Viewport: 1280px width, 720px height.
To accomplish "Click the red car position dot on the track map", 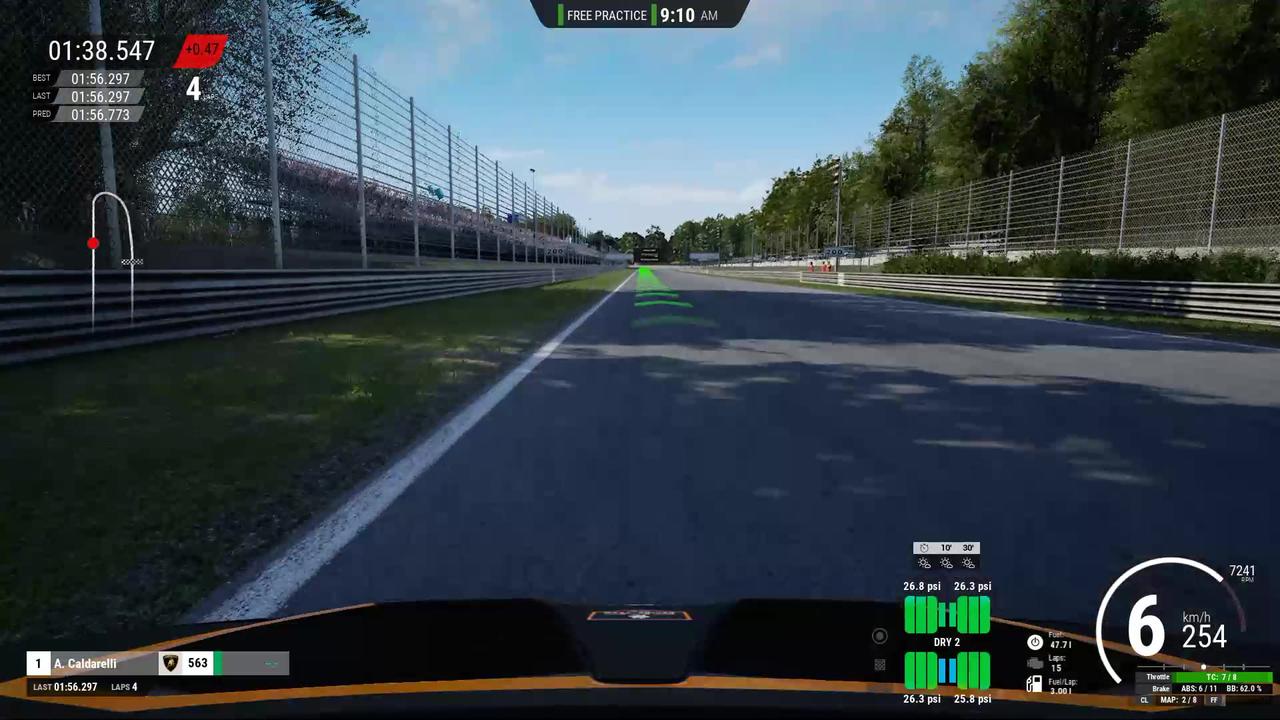I will point(93,243).
